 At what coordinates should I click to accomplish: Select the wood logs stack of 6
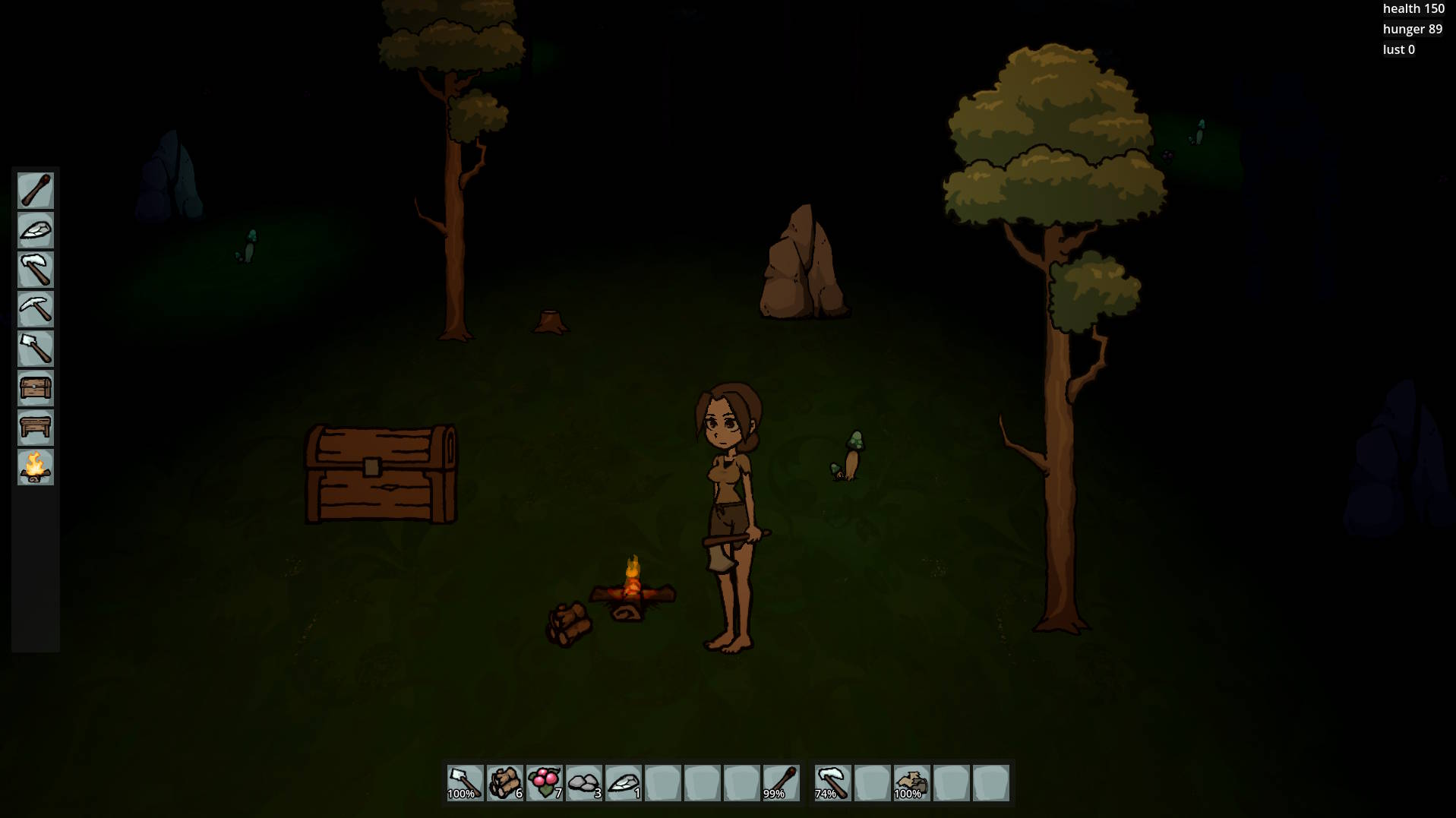click(x=504, y=783)
